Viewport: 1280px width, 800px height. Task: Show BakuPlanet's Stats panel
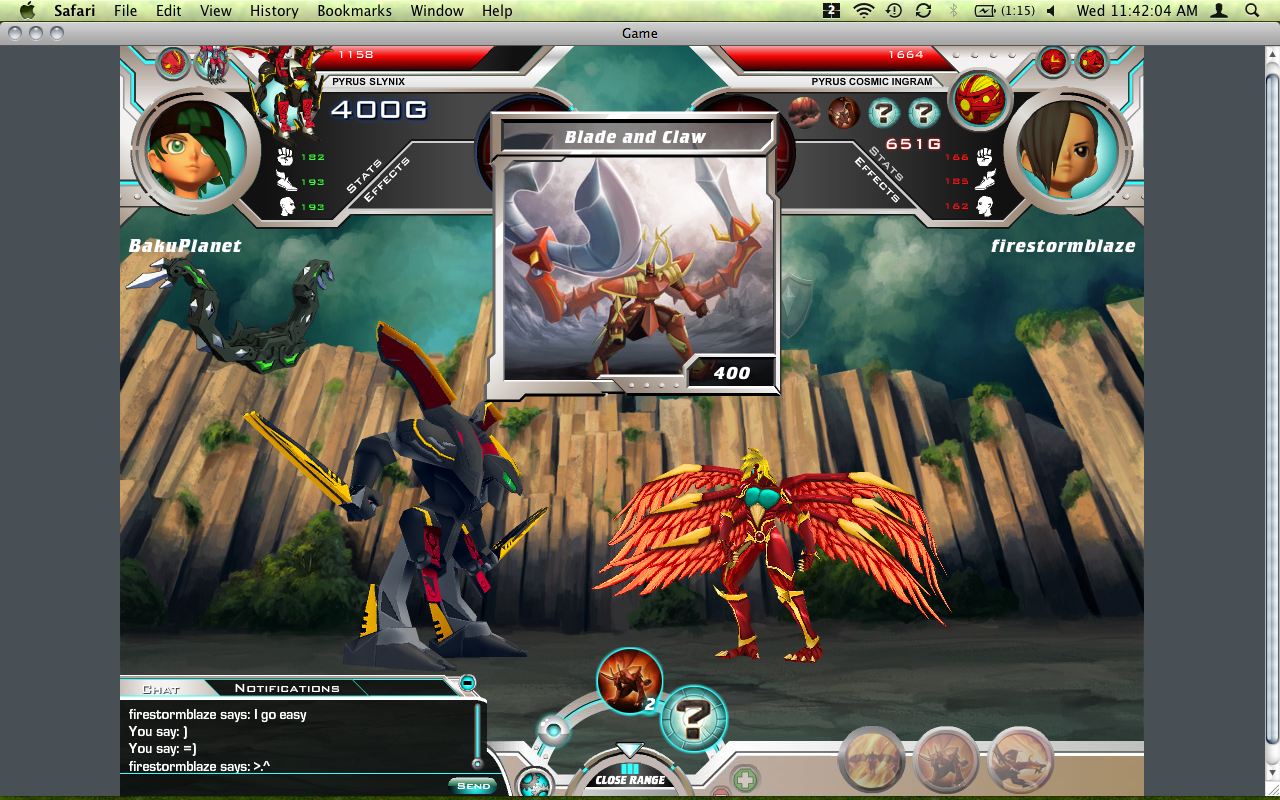tap(363, 172)
